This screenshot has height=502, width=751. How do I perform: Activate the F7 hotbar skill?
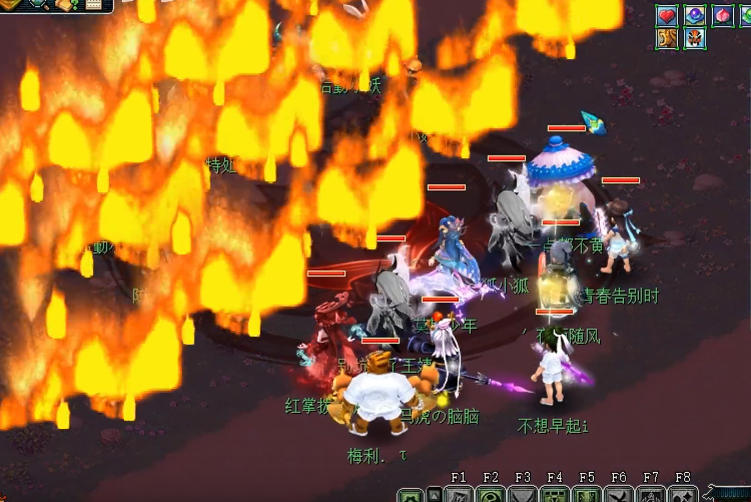point(651,495)
